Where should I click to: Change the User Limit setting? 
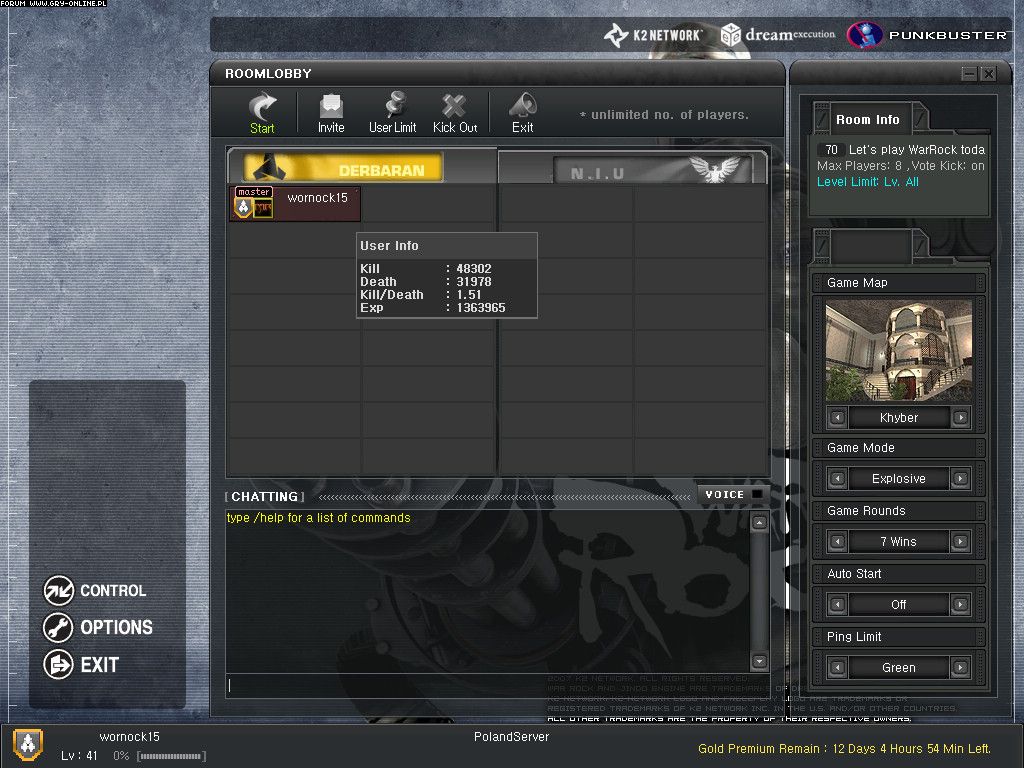pyautogui.click(x=392, y=112)
